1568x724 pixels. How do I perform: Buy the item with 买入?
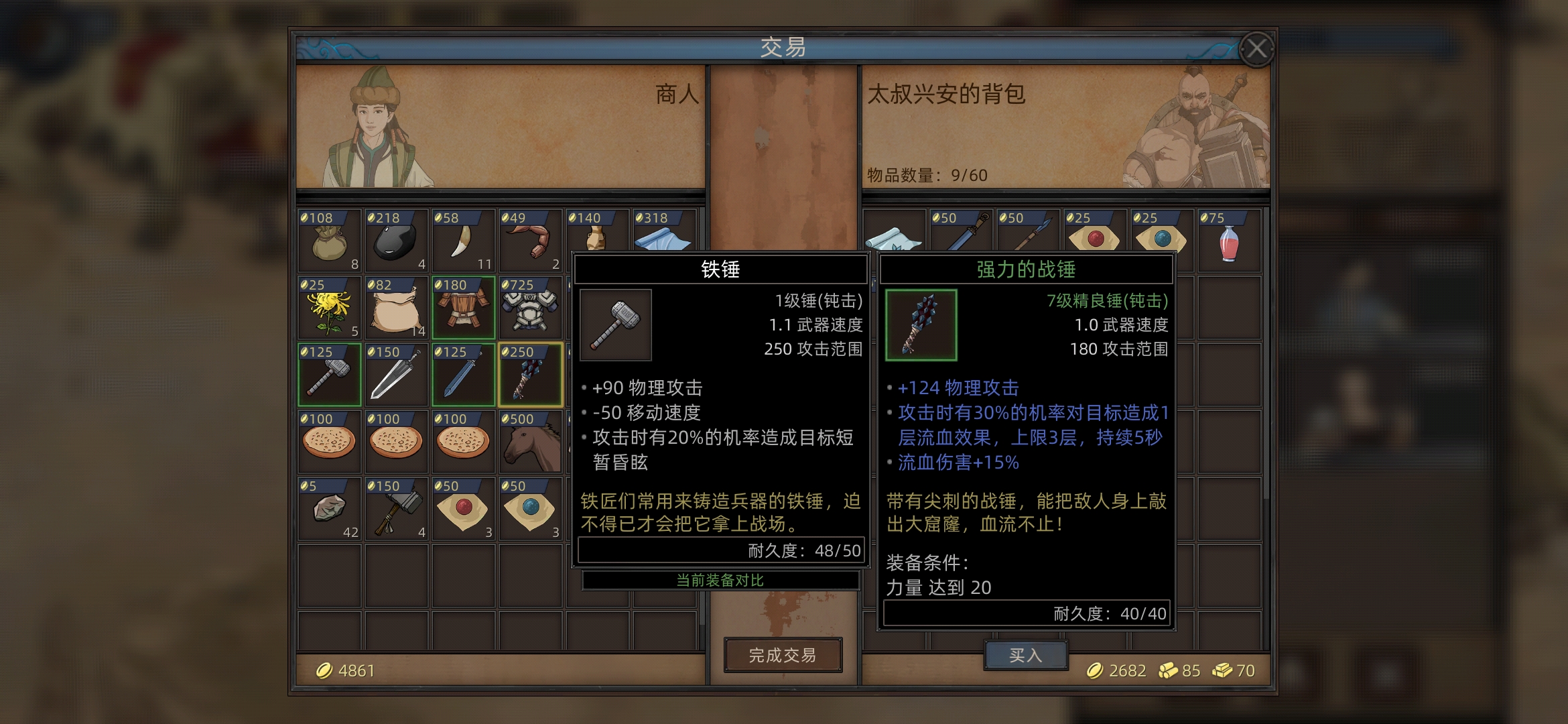1025,655
